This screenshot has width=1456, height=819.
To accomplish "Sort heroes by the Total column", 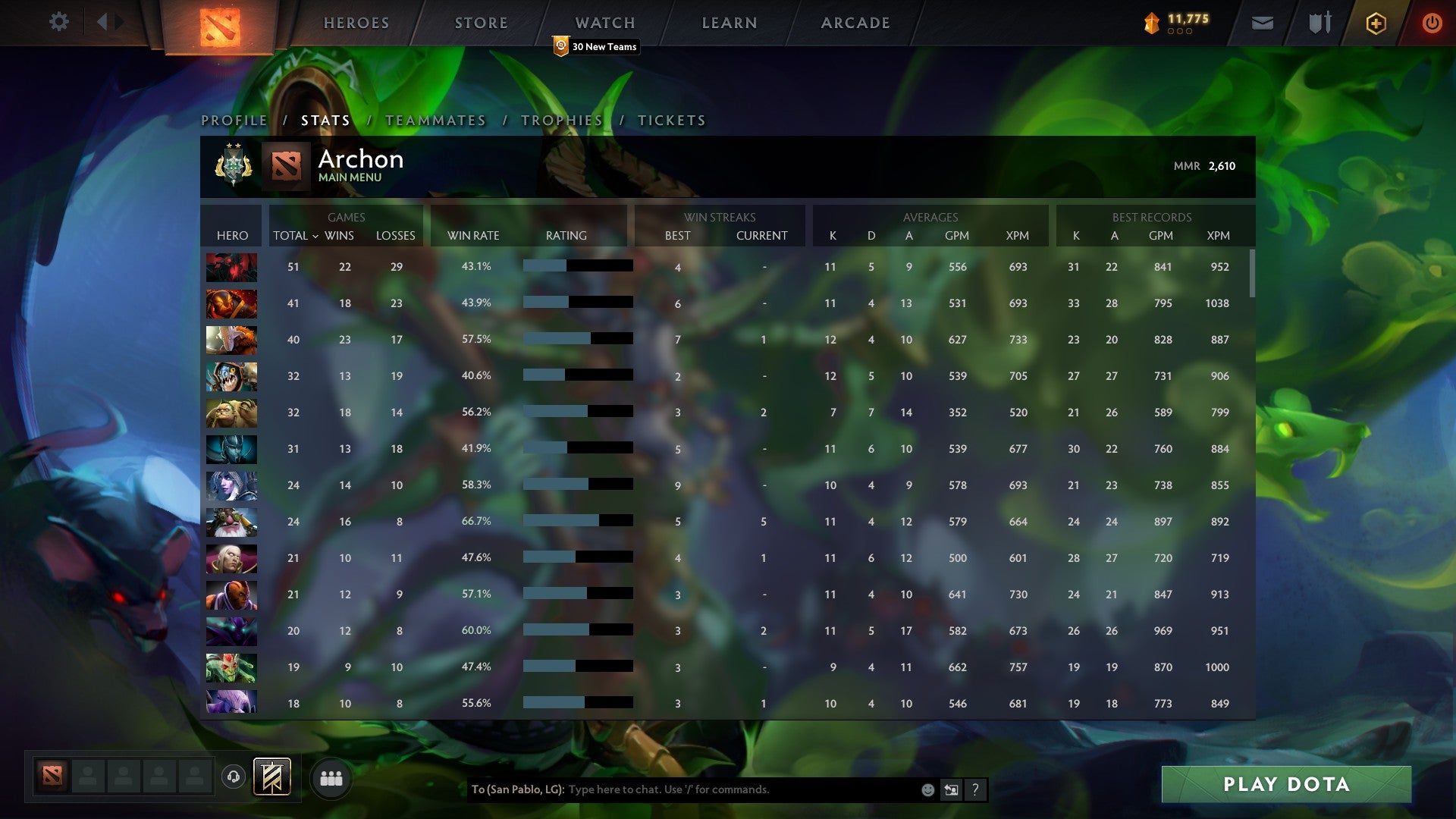I will (x=290, y=236).
